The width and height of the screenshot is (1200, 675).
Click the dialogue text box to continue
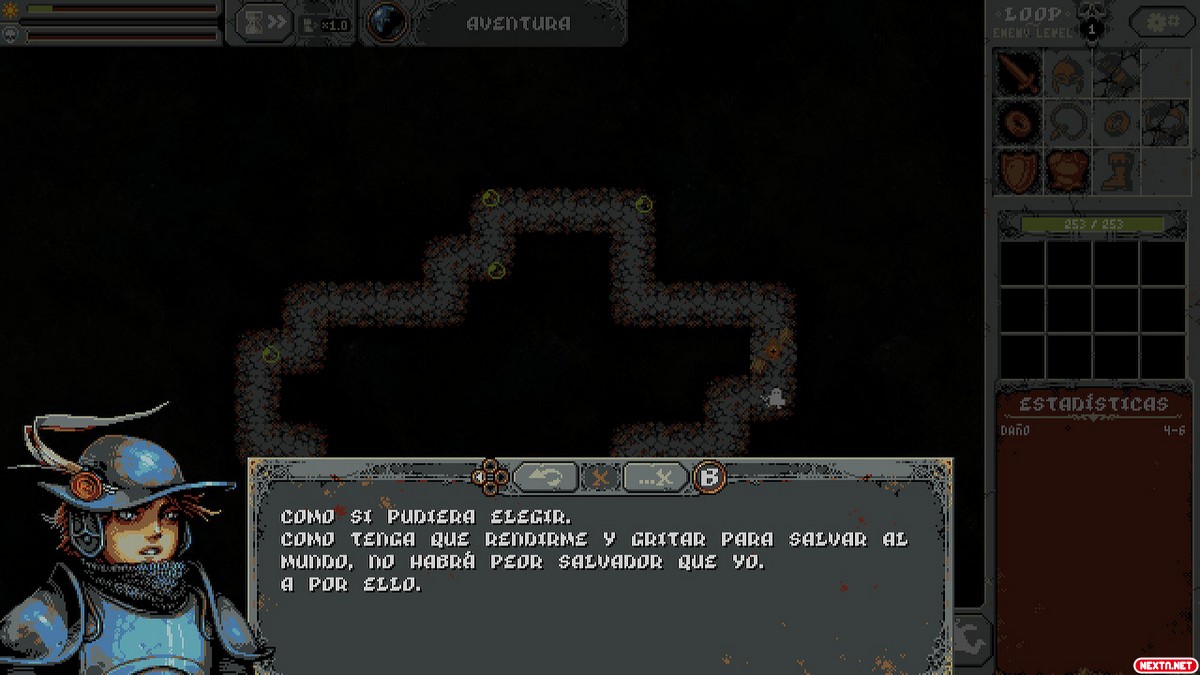600,580
